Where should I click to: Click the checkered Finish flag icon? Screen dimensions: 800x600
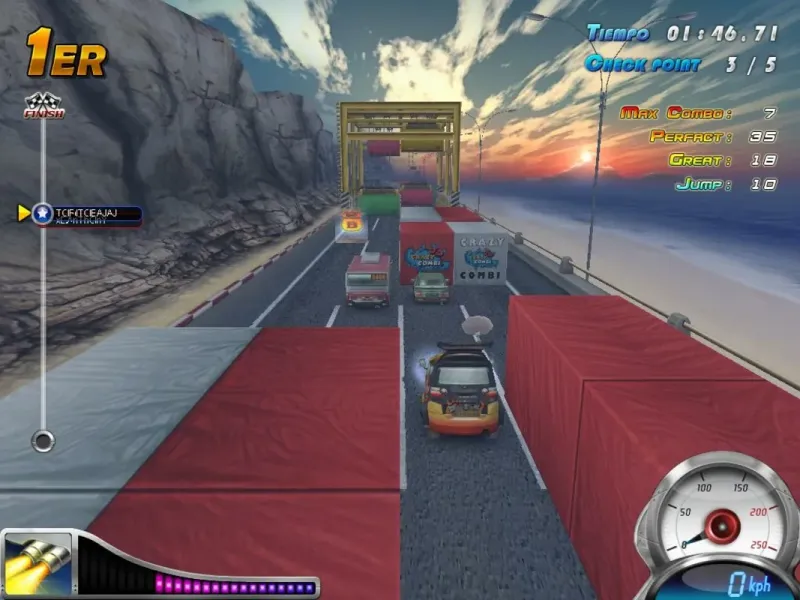[43, 105]
